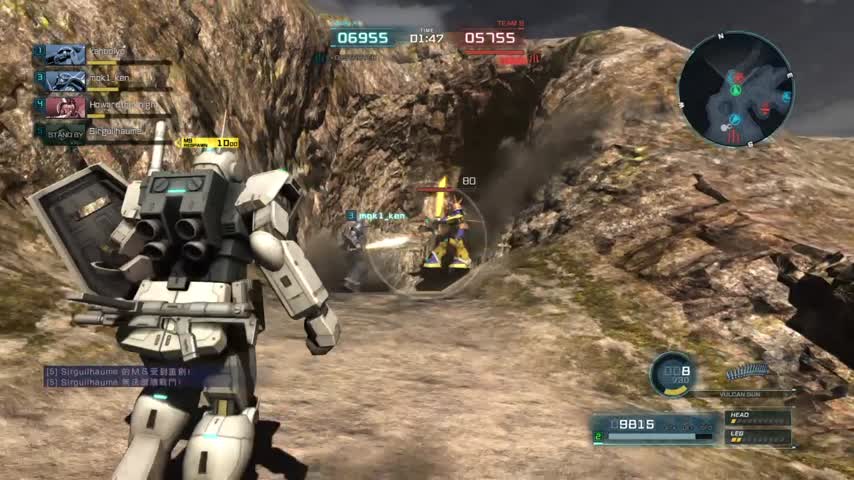Select the LEG damage status panel

click(x=757, y=437)
